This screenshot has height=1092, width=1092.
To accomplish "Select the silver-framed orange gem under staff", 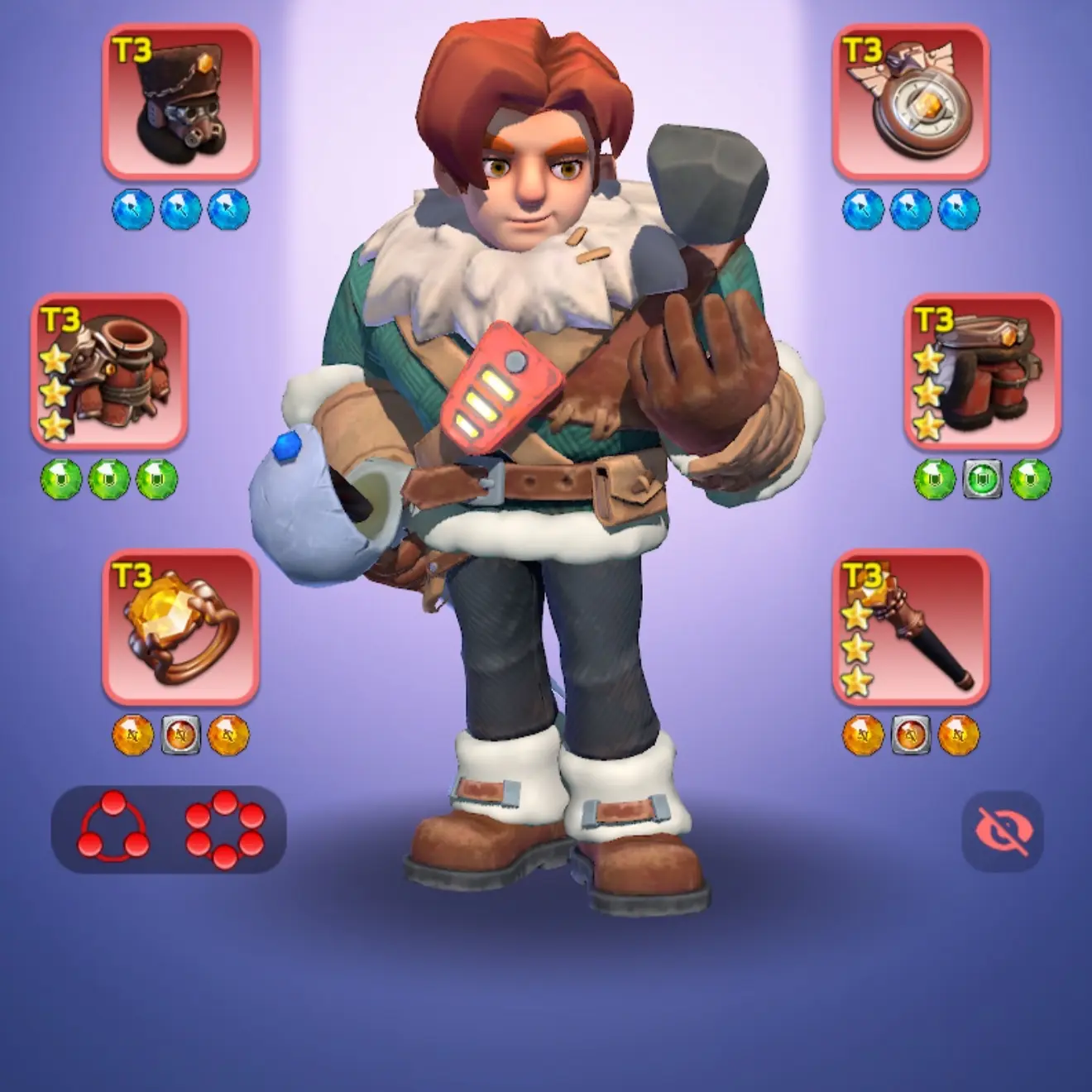I will tap(910, 735).
